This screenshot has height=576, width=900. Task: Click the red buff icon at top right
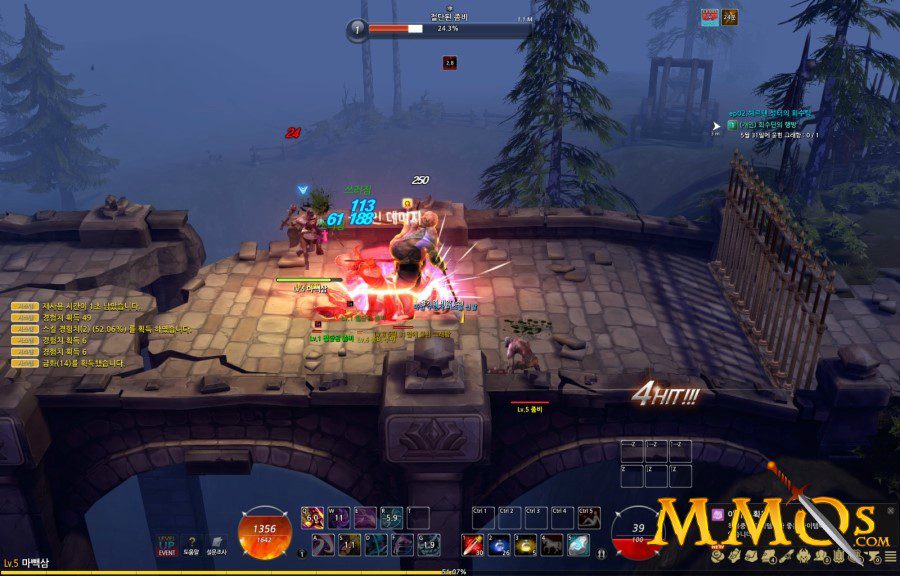tap(709, 16)
